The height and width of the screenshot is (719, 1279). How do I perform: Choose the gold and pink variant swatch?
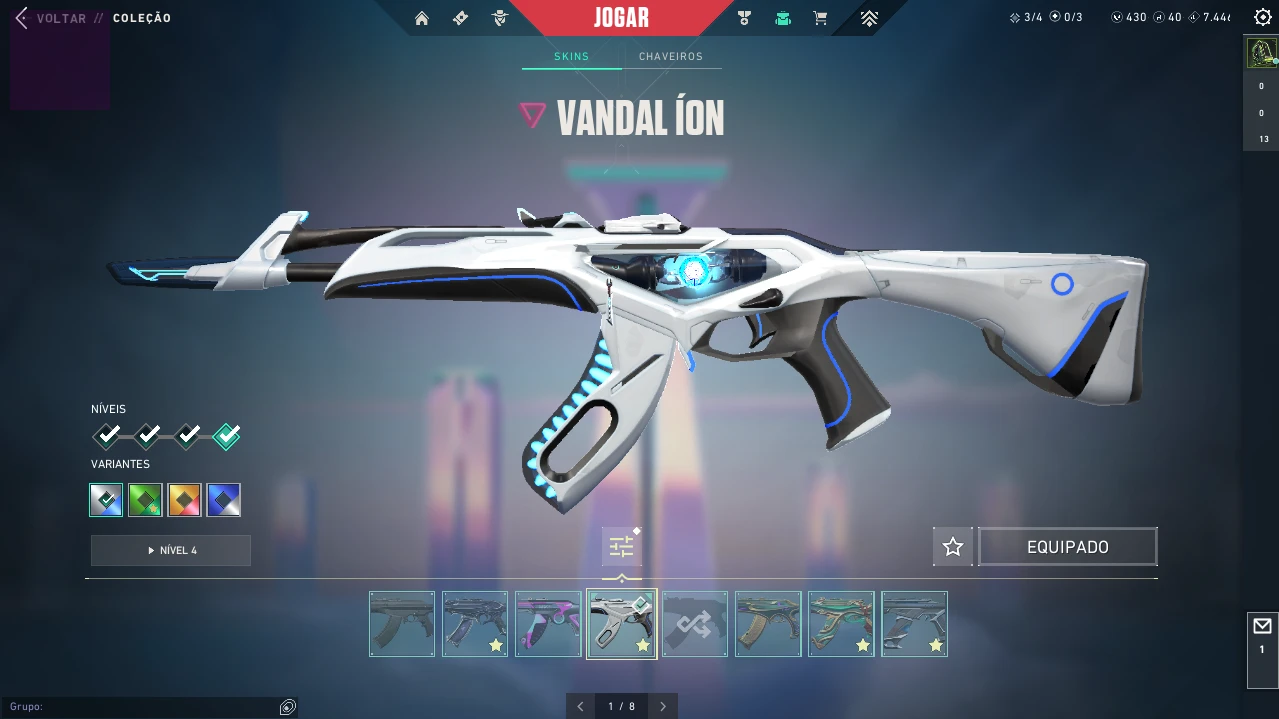[x=185, y=500]
